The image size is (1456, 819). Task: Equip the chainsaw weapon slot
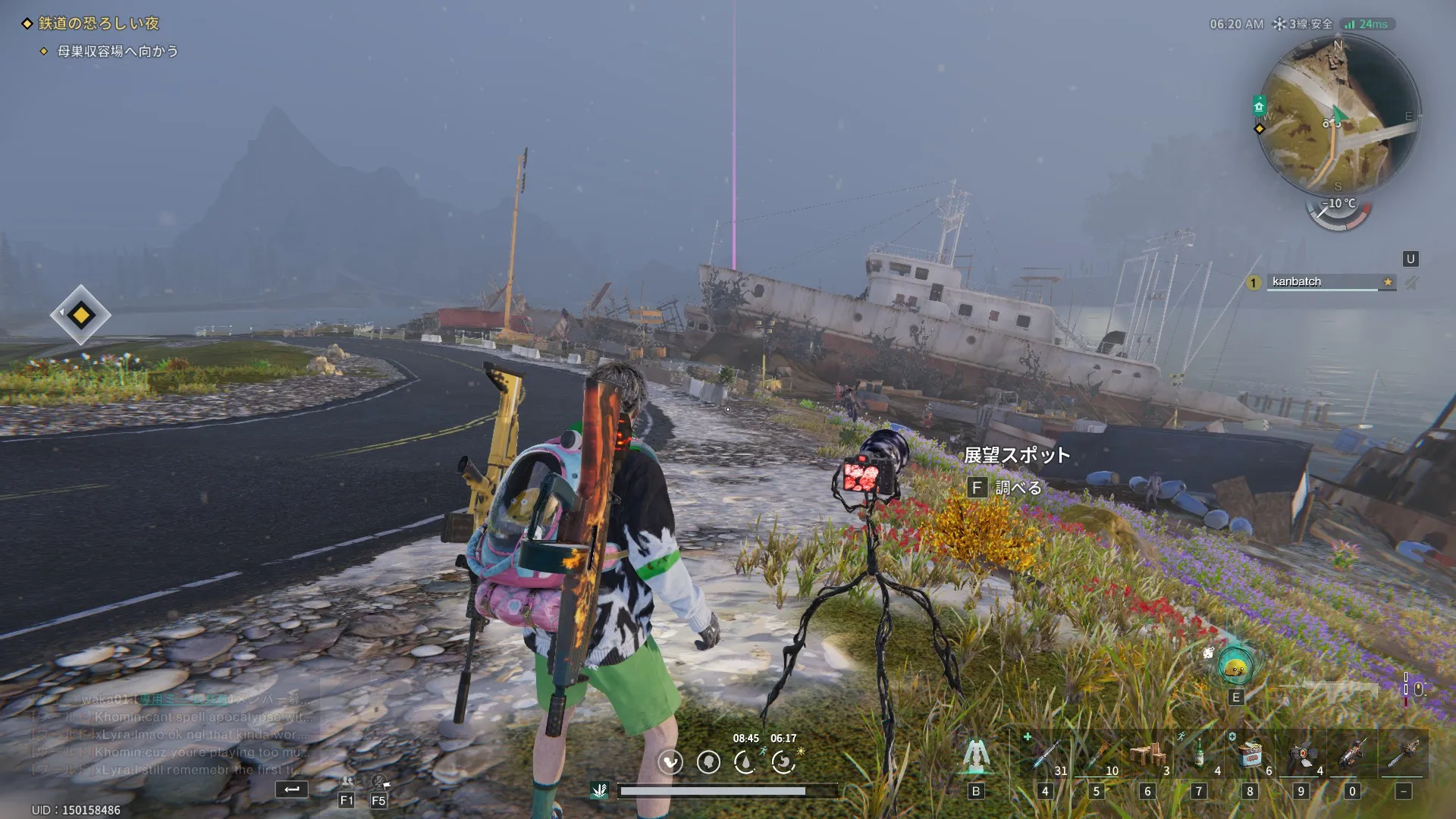click(x=1403, y=755)
